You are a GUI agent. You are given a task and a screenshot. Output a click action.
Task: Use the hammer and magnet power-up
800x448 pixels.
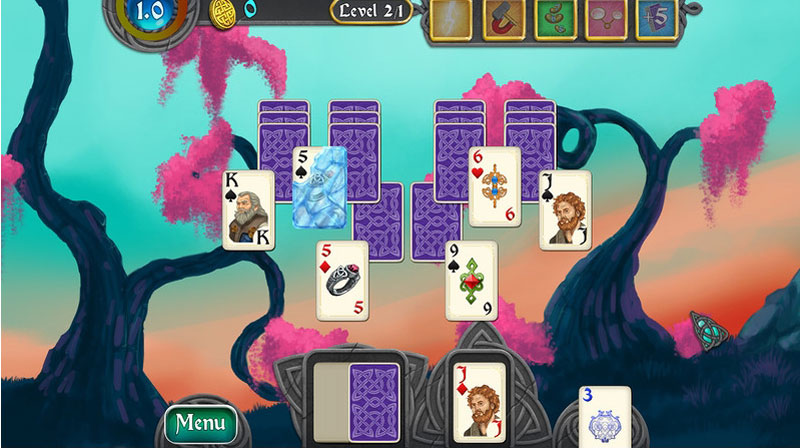click(x=503, y=18)
